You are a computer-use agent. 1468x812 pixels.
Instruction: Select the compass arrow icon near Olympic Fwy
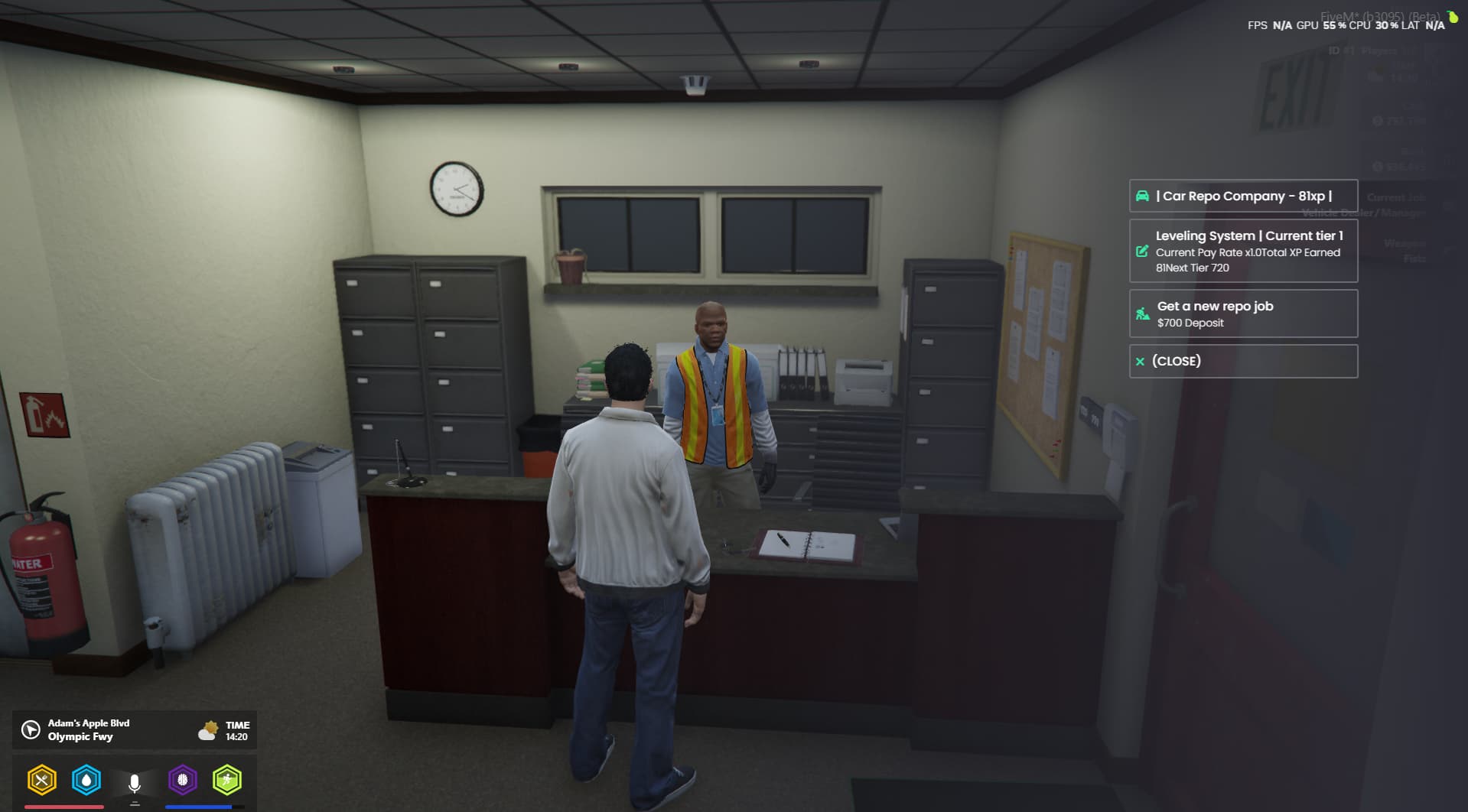pyautogui.click(x=29, y=729)
